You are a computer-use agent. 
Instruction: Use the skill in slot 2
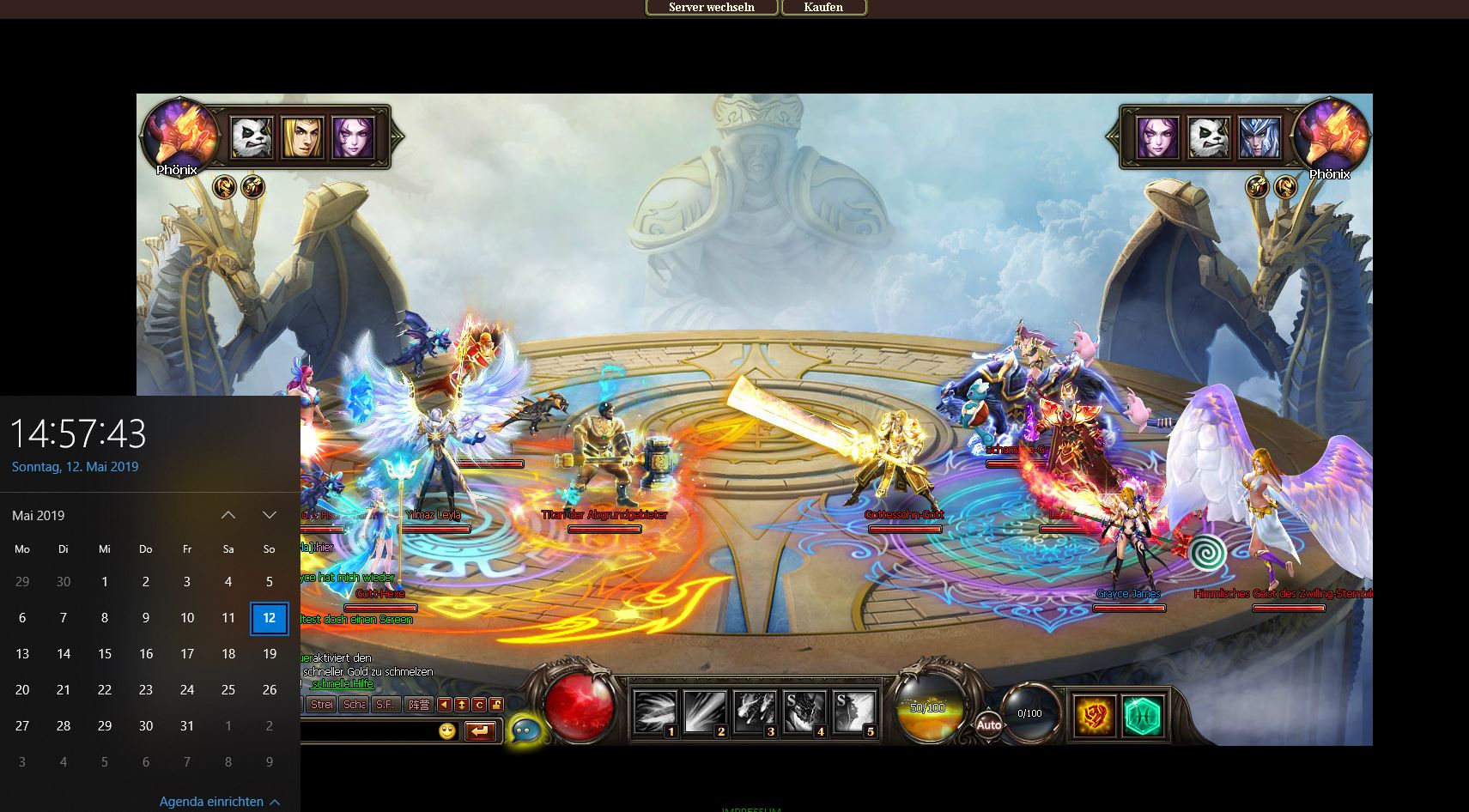[x=705, y=712]
